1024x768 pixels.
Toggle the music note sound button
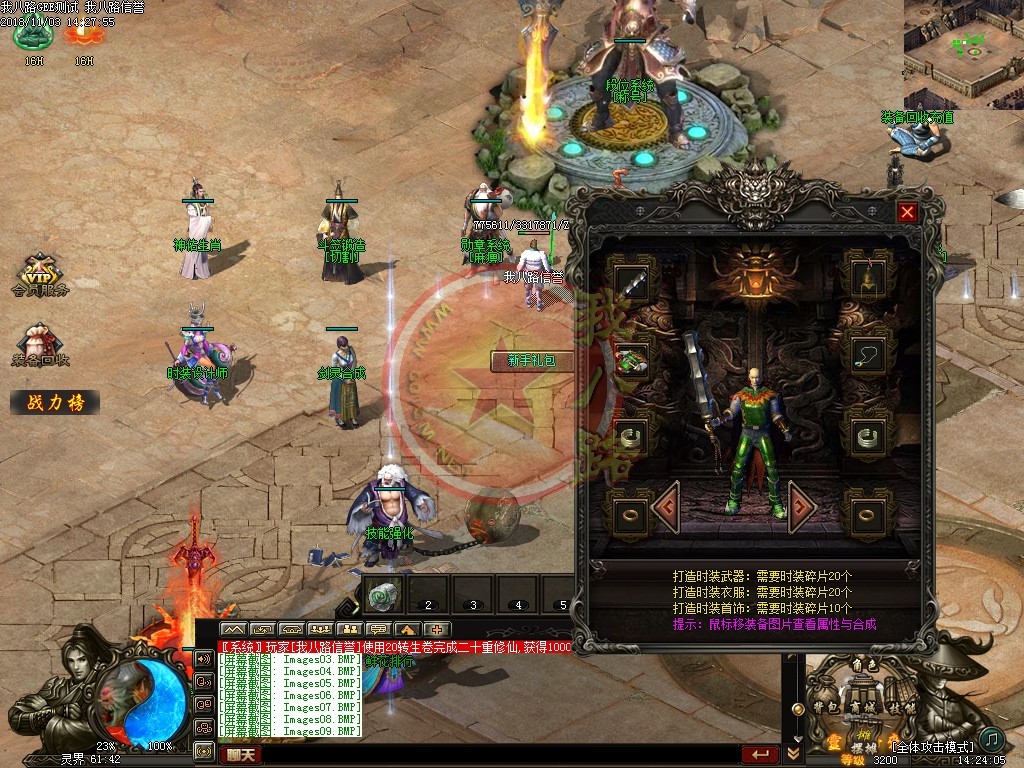991,739
